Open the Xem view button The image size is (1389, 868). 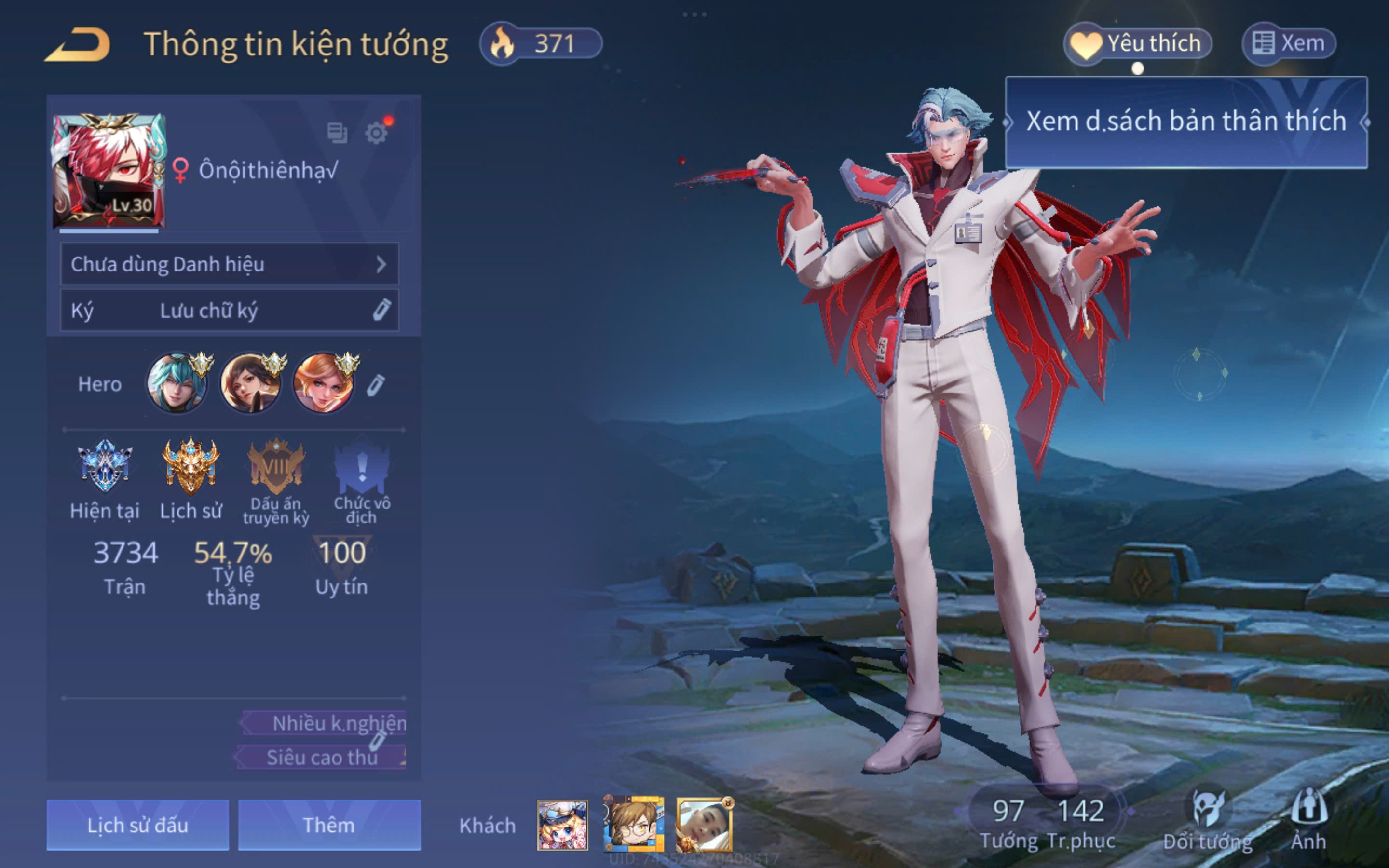coord(1289,43)
